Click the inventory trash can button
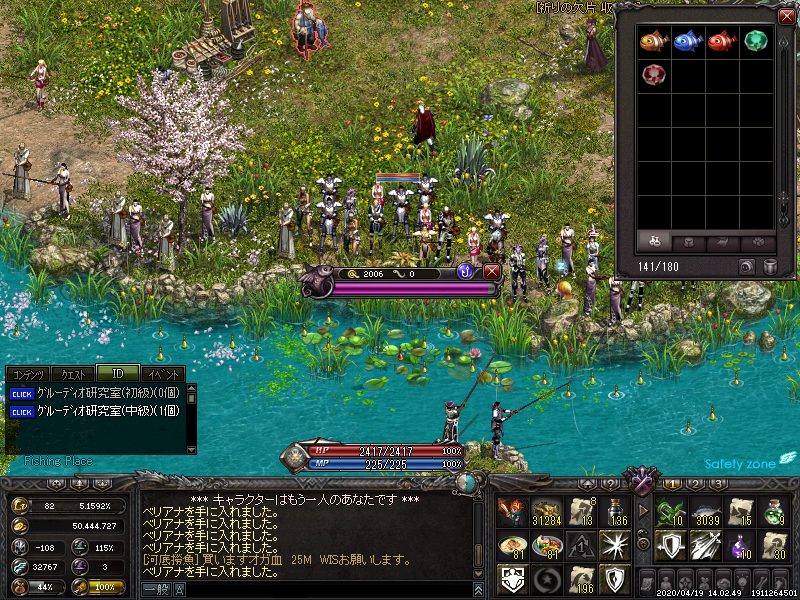This screenshot has height=600, width=800. click(770, 267)
